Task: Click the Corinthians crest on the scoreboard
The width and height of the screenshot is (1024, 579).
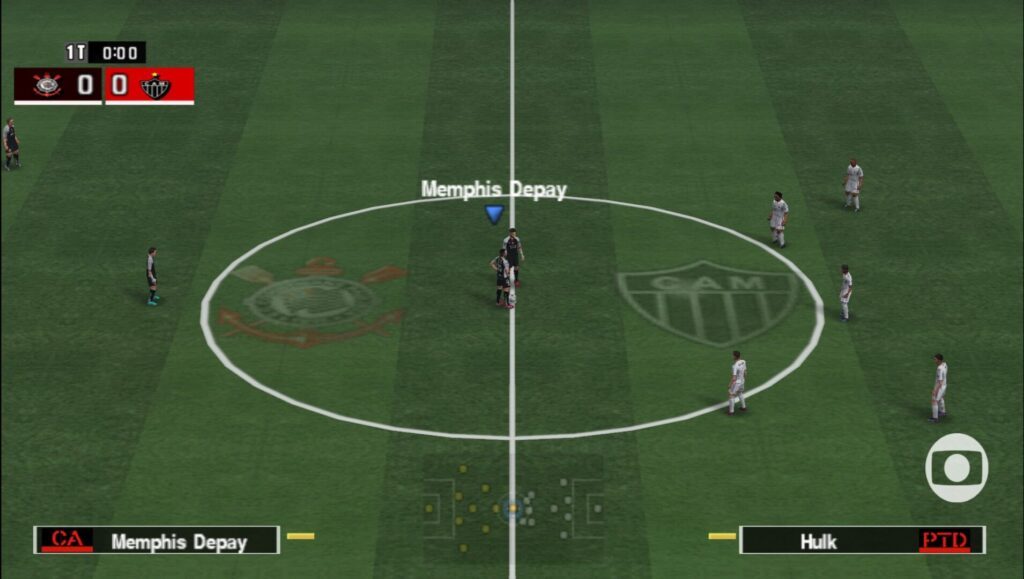Action: [x=46, y=85]
